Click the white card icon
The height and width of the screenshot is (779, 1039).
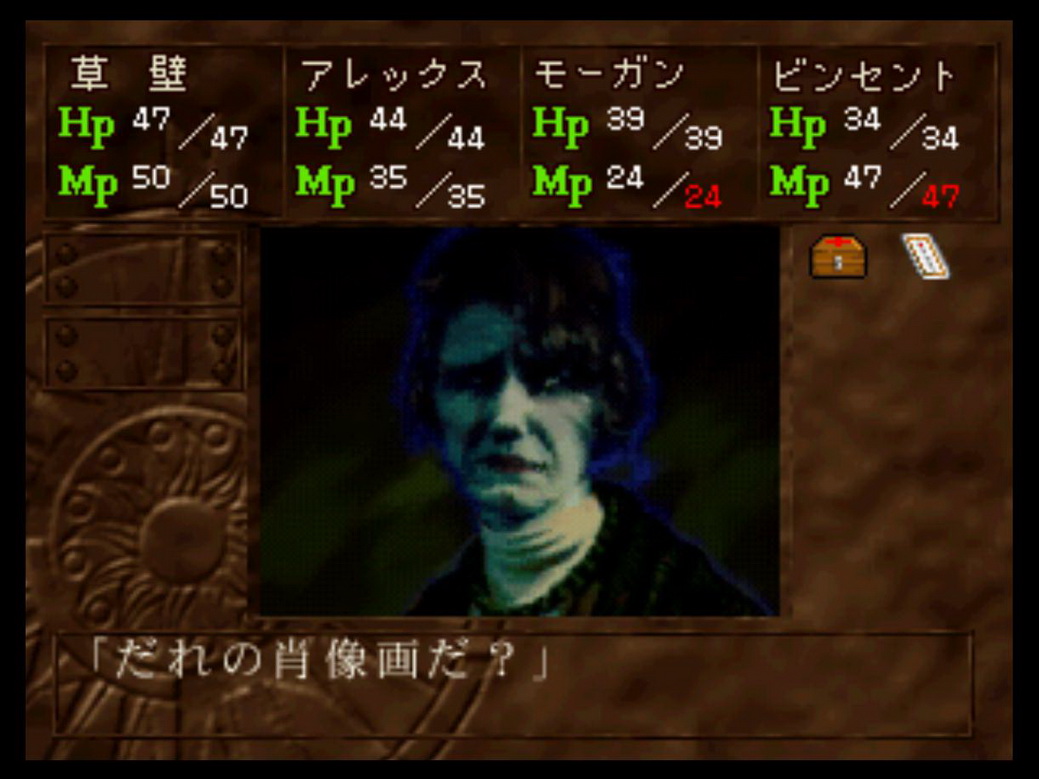925,256
